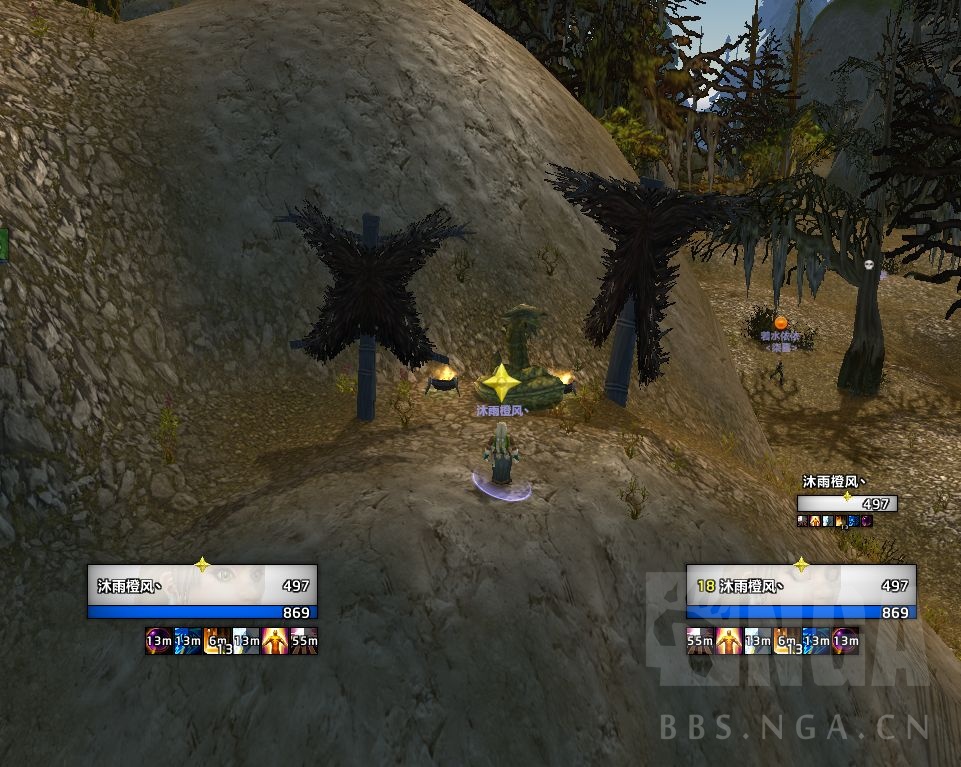This screenshot has height=767, width=961.
Task: Select the golden figure buff under the level 18 frame
Action: [x=729, y=641]
